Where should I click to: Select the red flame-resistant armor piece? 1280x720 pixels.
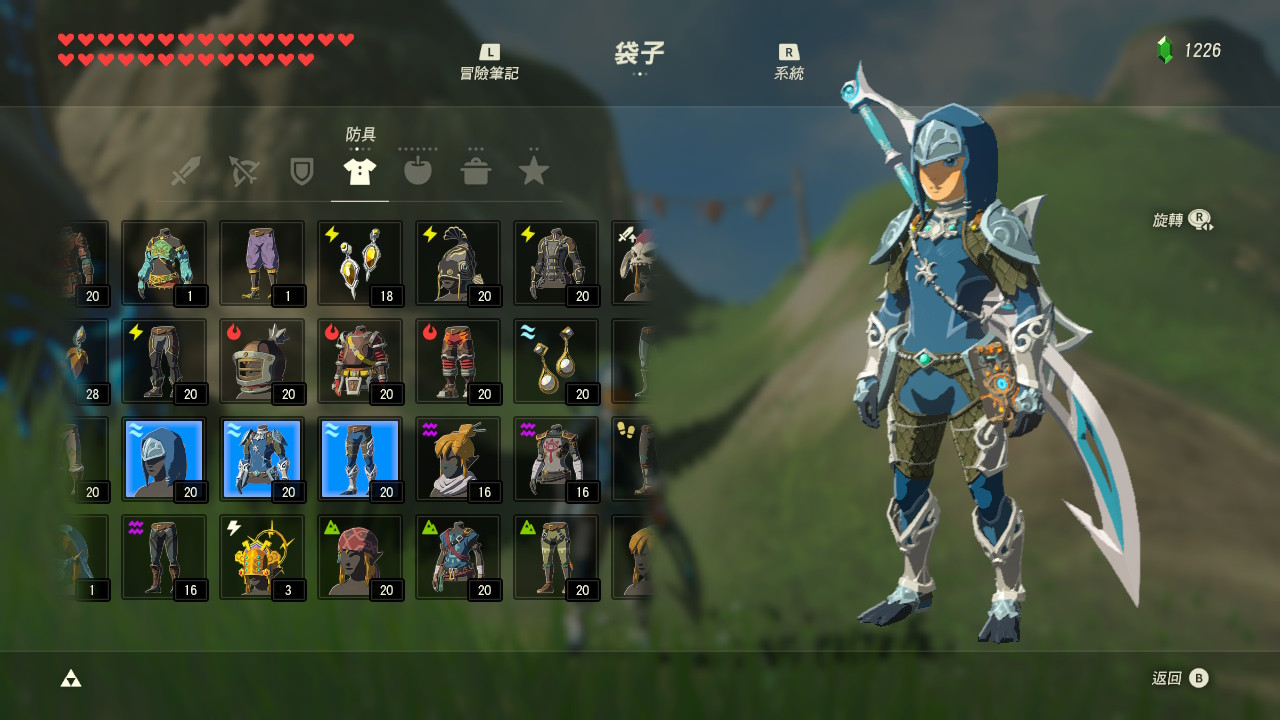pos(359,360)
